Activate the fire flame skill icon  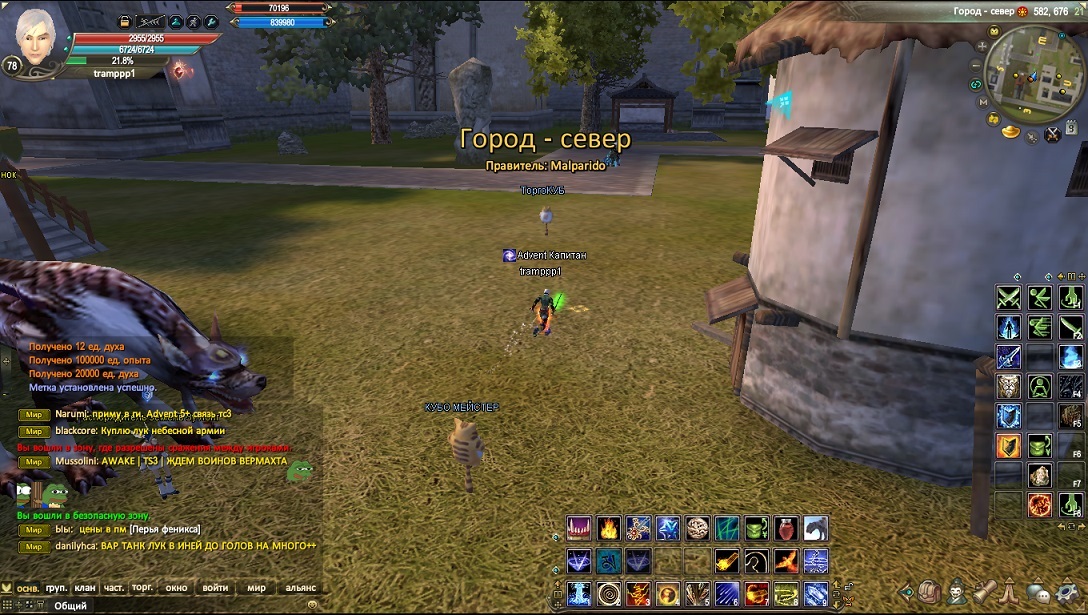point(608,528)
